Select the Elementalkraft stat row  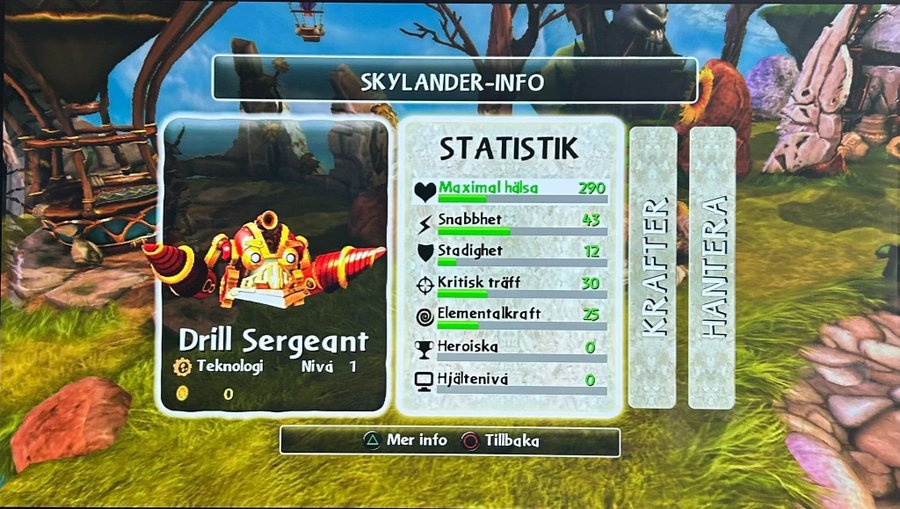point(510,317)
